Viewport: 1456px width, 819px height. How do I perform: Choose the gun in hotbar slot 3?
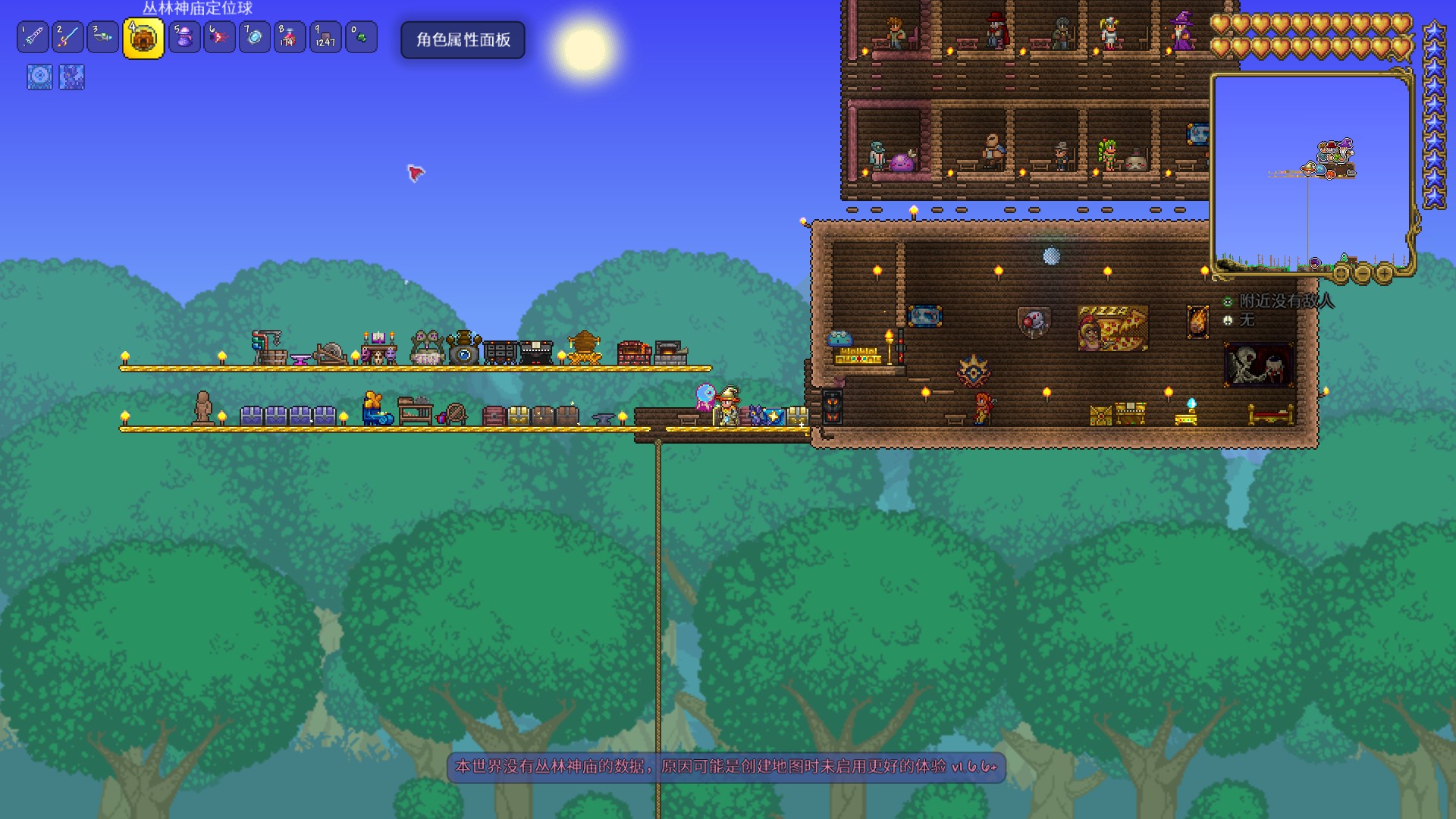point(102,37)
